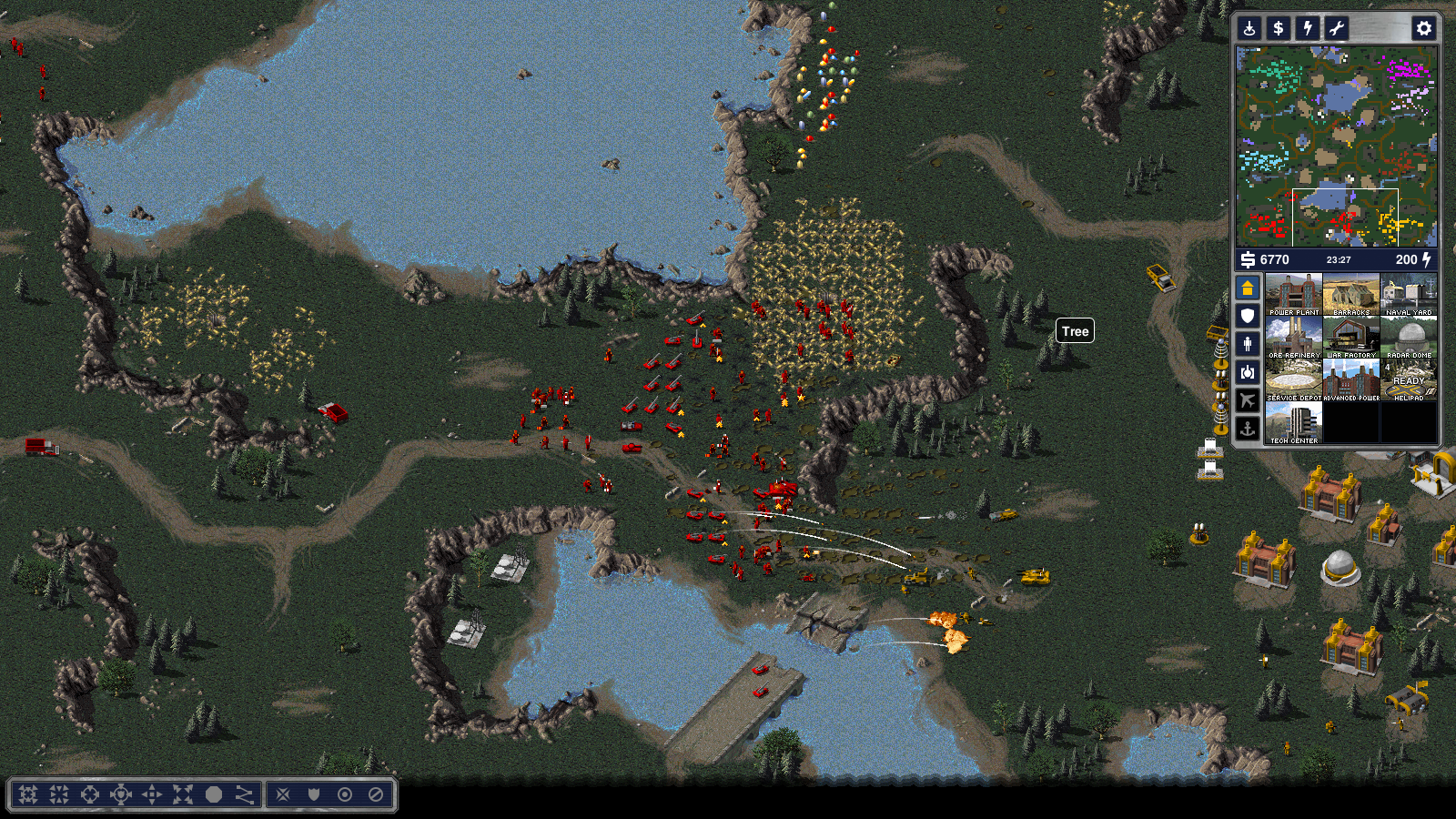Build a Barracks from the sidebar
This screenshot has width=1456, height=819.
(1351, 294)
